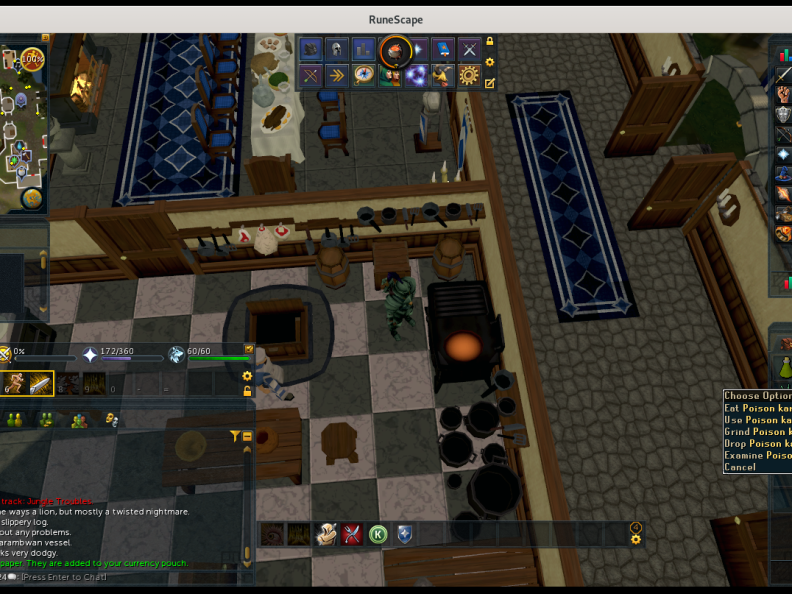Choose Eat Poison karambwan from context menu
The height and width of the screenshot is (594, 792).
(x=757, y=408)
